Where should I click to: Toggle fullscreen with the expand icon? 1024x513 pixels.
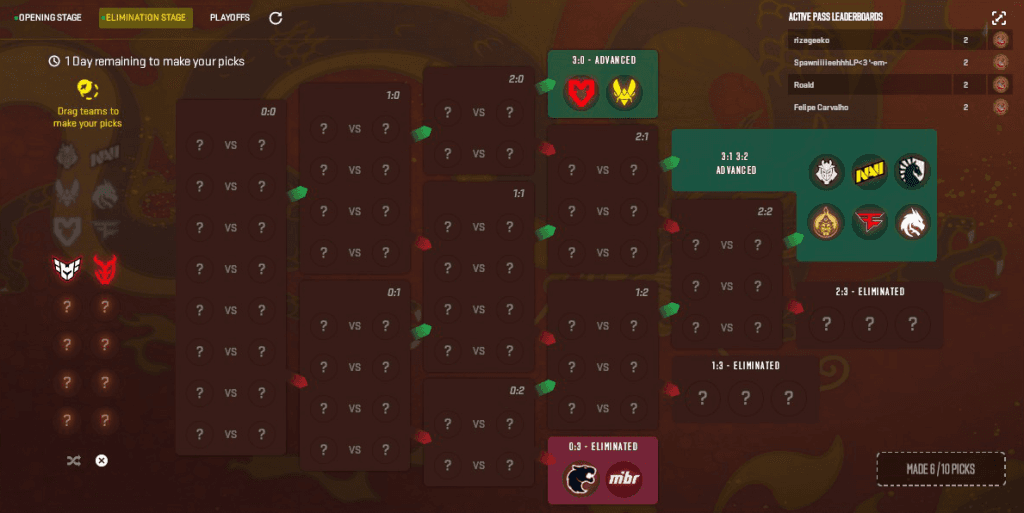point(998,18)
